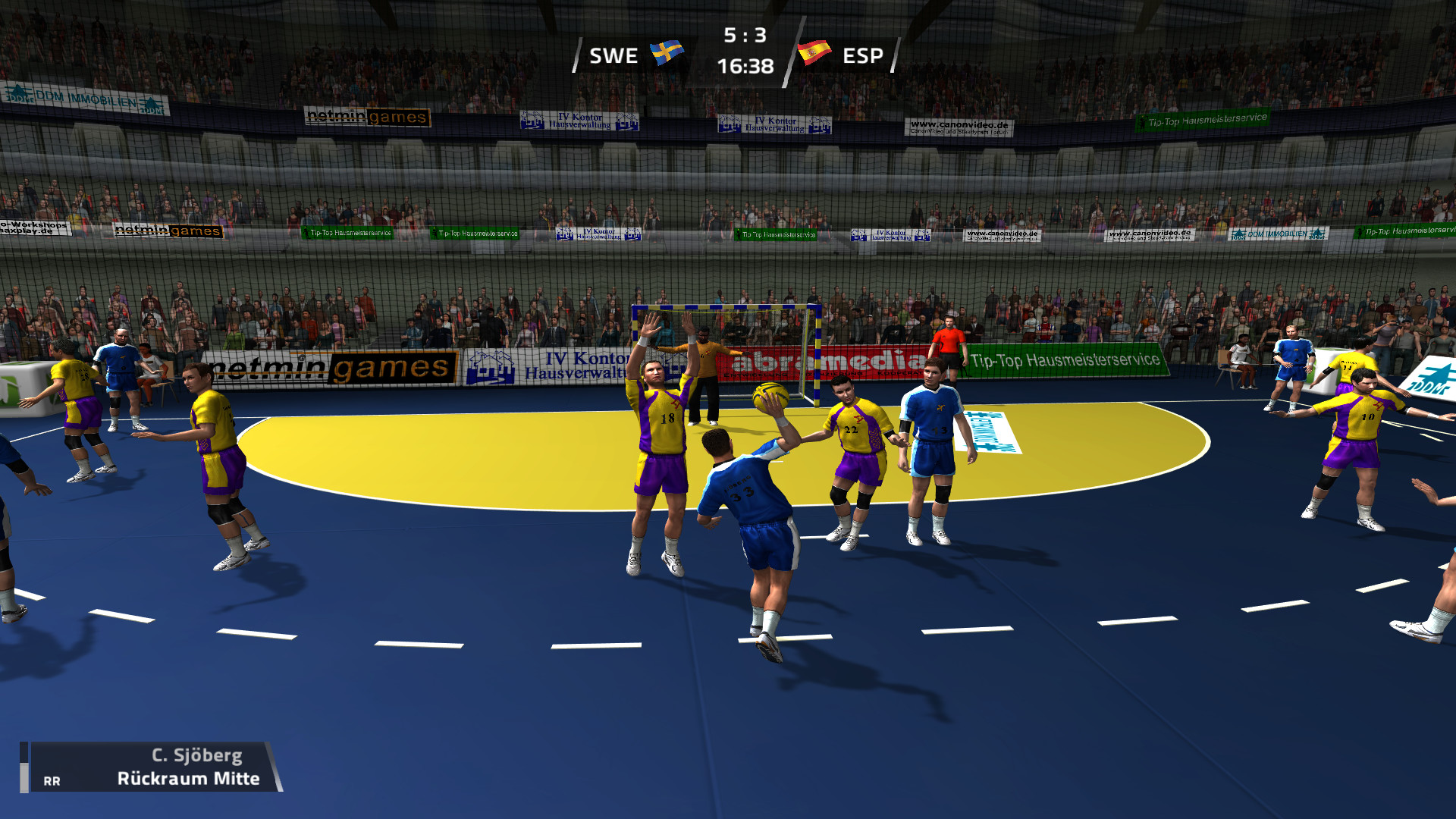The image size is (1456, 819).
Task: Expand the C. Sjöberg player info plate
Action: coord(196,755)
